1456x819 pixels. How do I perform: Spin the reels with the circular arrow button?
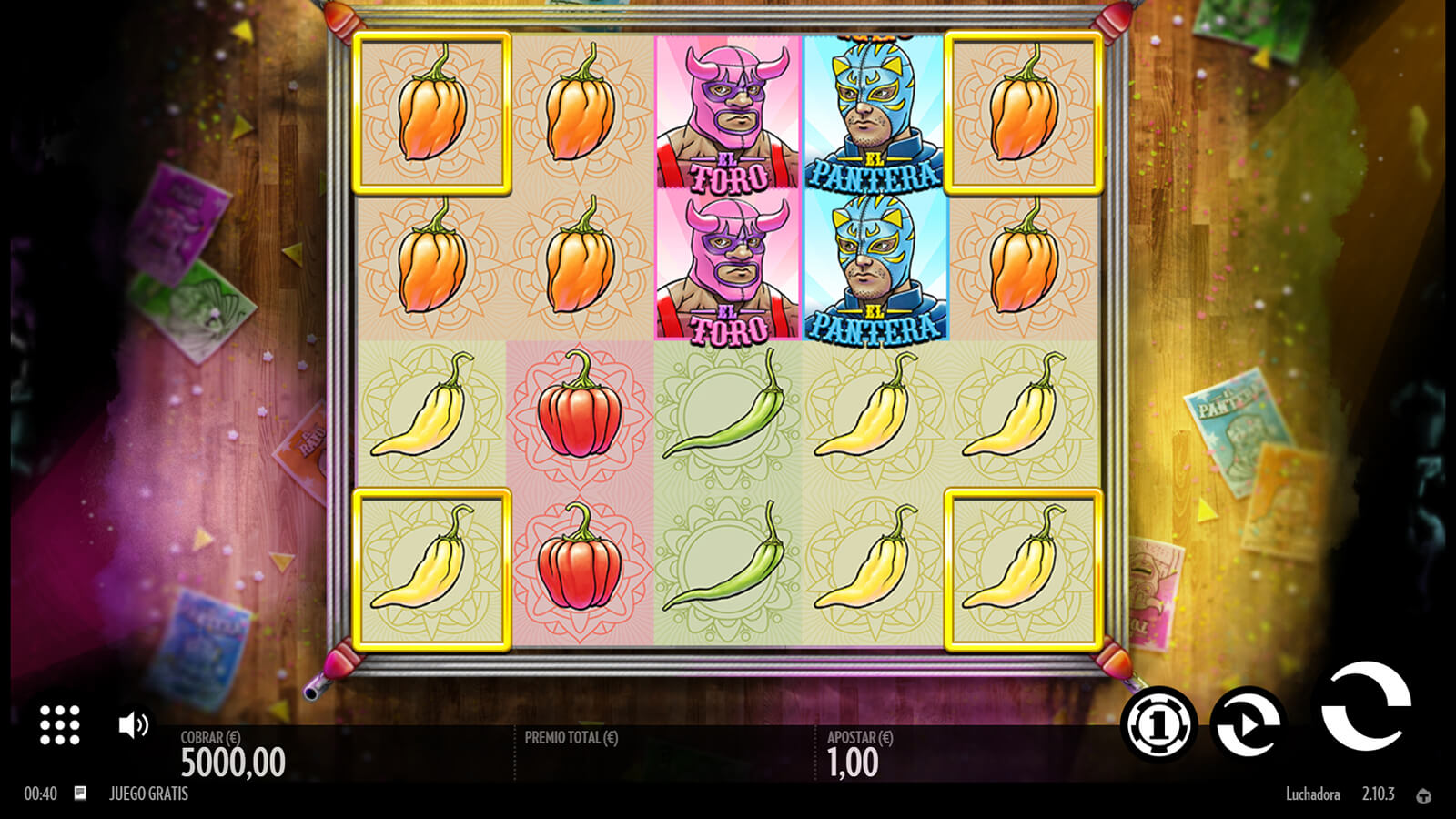click(1365, 708)
